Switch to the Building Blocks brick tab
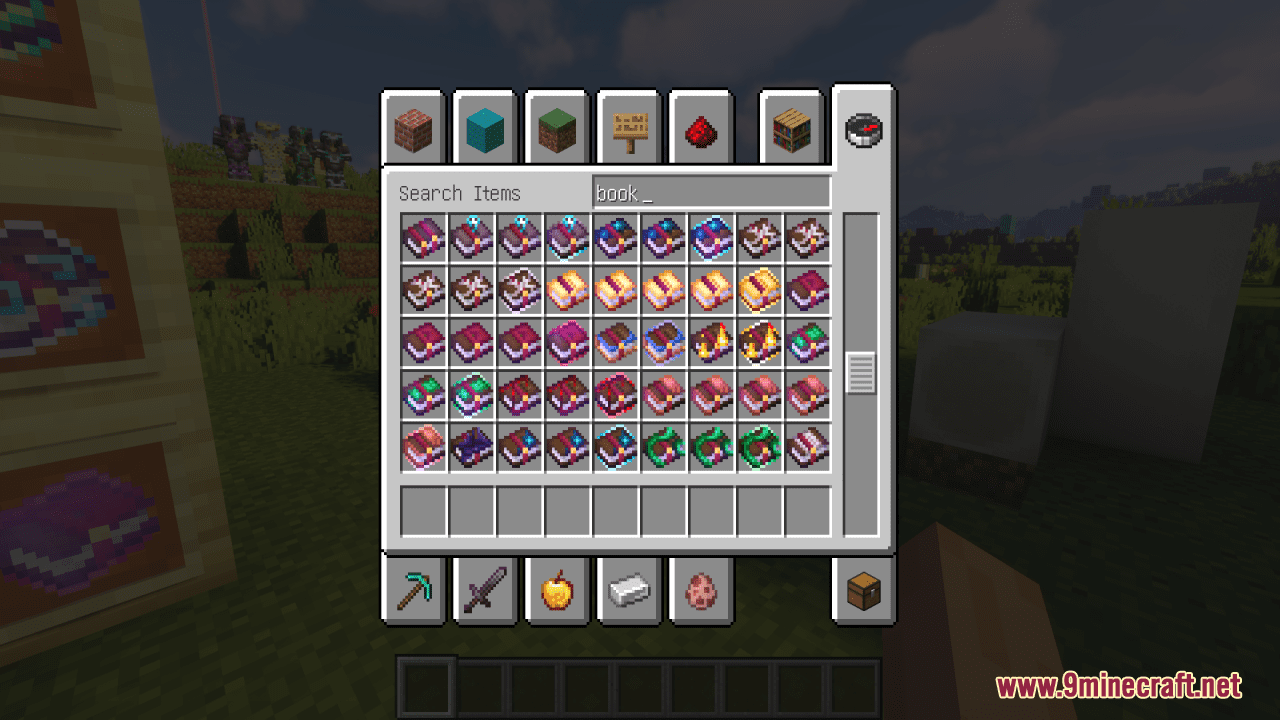This screenshot has width=1280, height=720. pos(413,128)
